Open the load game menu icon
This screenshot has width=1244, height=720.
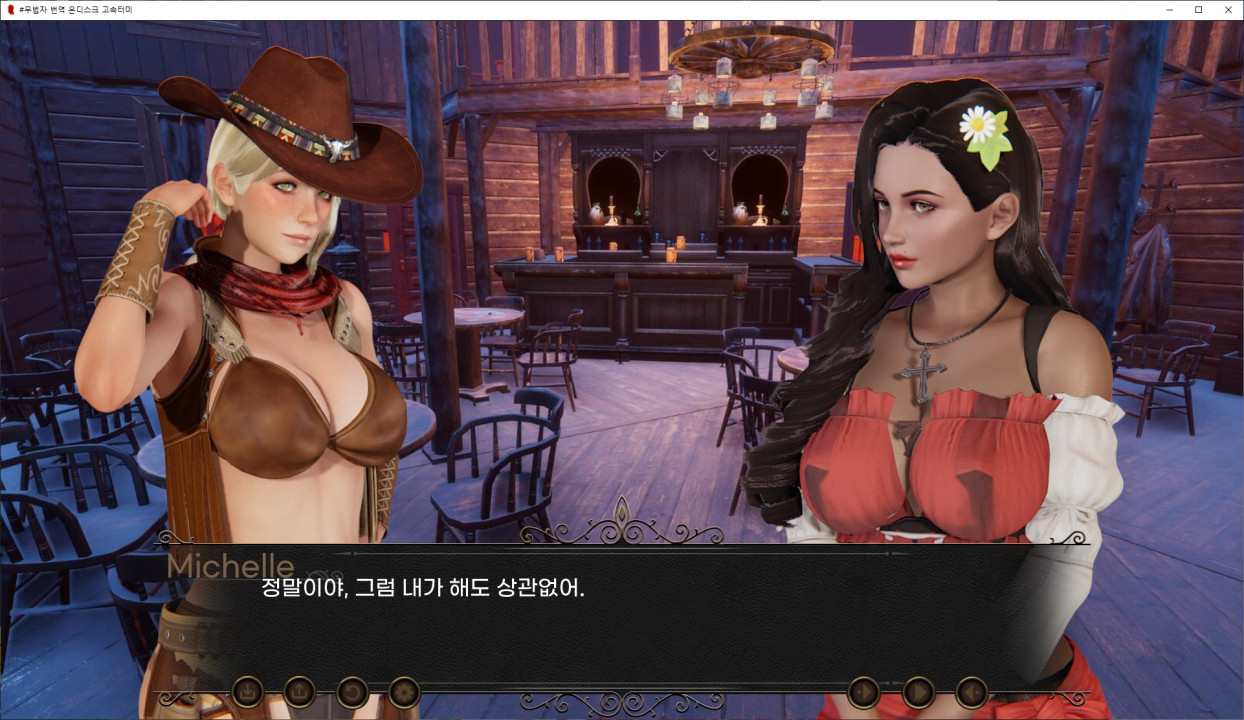(x=299, y=691)
